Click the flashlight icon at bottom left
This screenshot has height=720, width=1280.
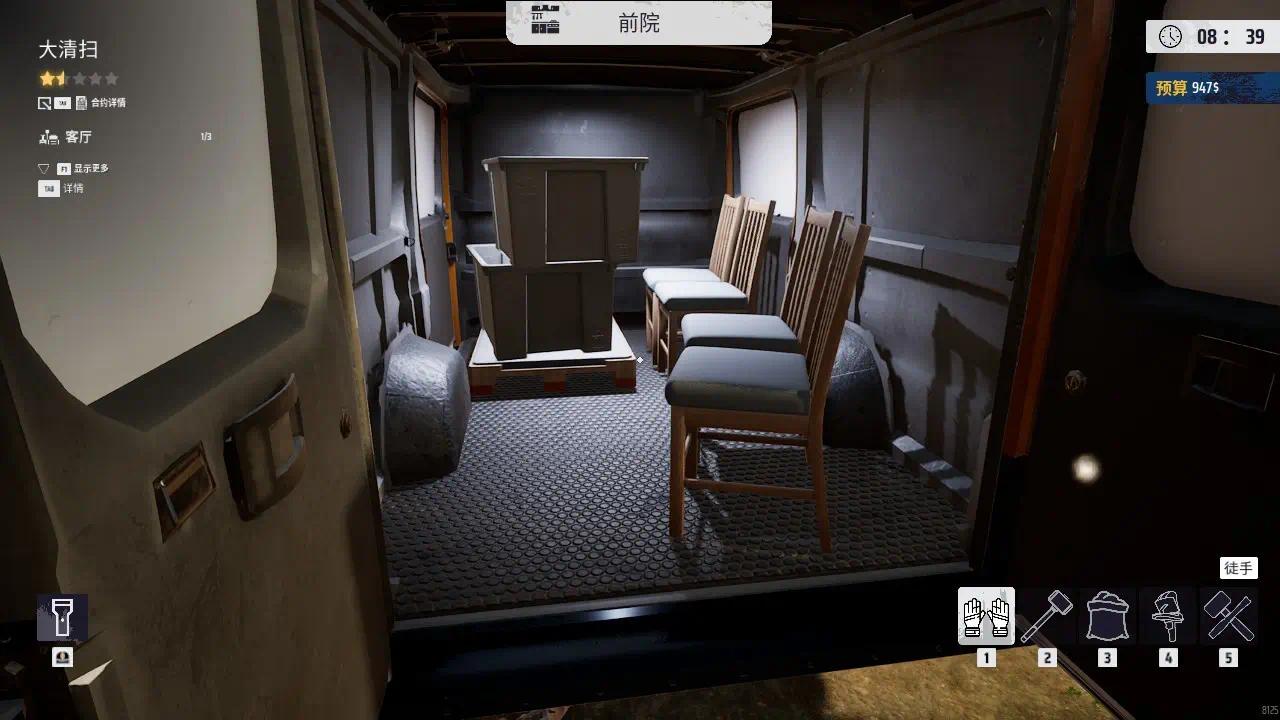[x=61, y=617]
